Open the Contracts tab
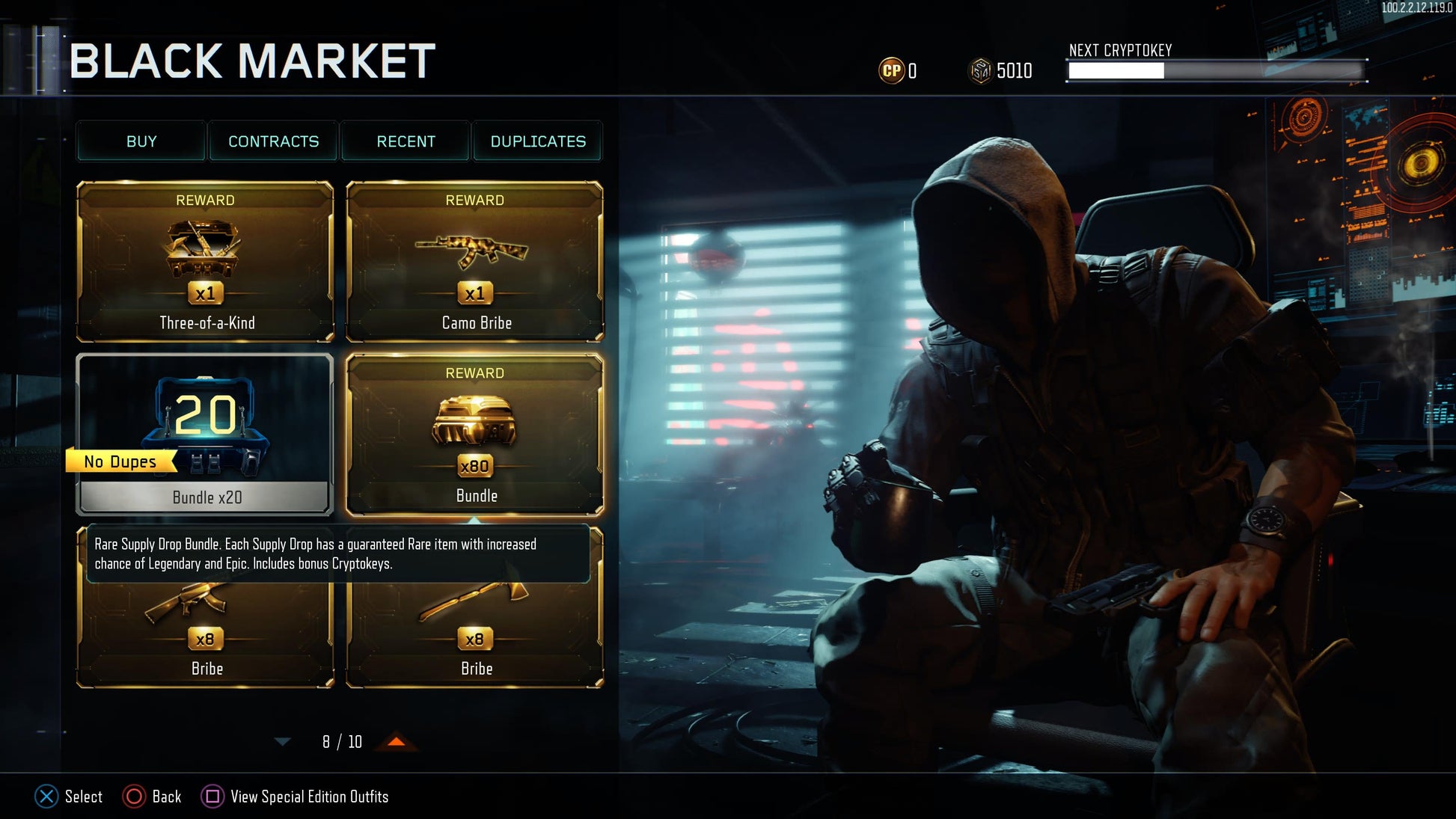 tap(273, 141)
